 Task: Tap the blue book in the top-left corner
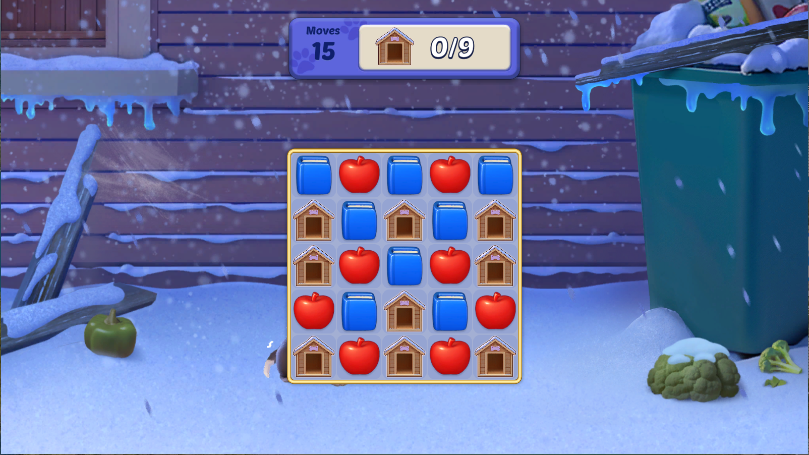314,175
